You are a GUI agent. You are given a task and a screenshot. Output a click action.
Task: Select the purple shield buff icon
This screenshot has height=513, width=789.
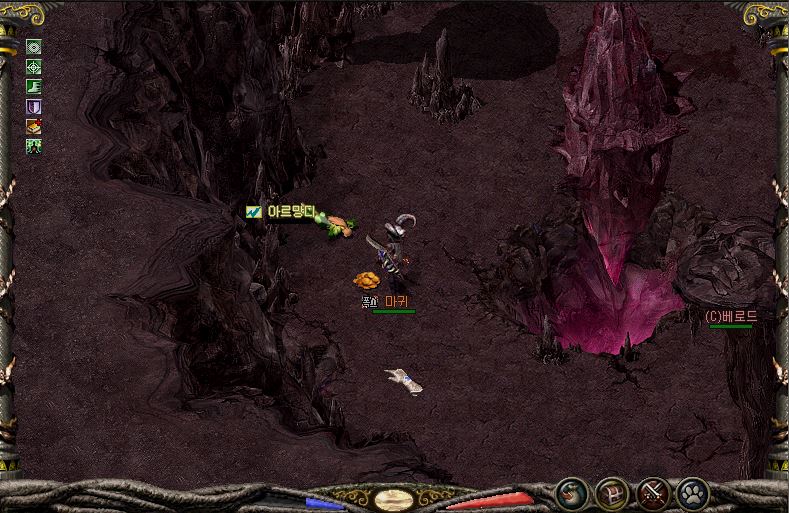pyautogui.click(x=33, y=106)
